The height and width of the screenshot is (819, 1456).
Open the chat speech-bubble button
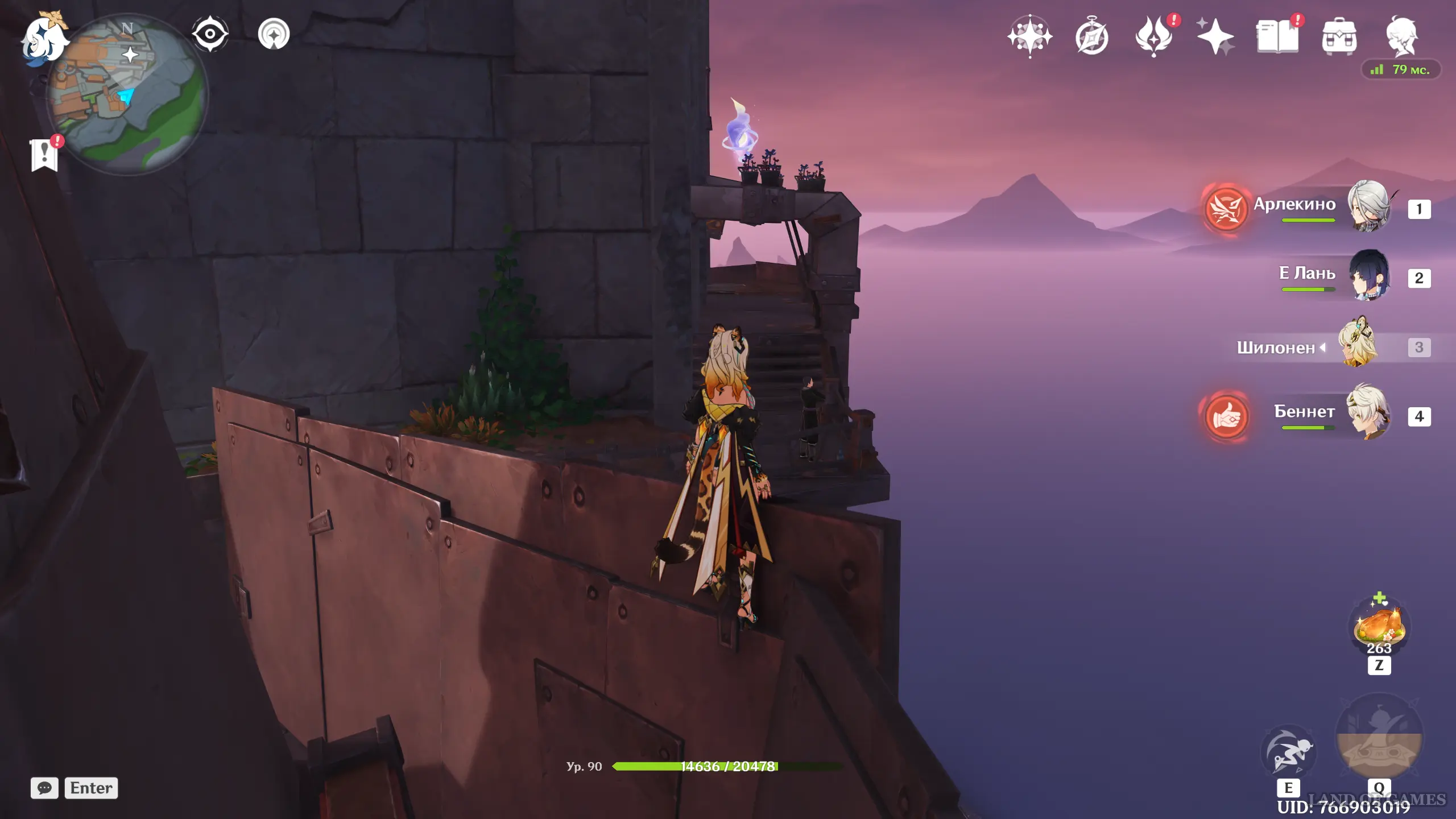44,788
